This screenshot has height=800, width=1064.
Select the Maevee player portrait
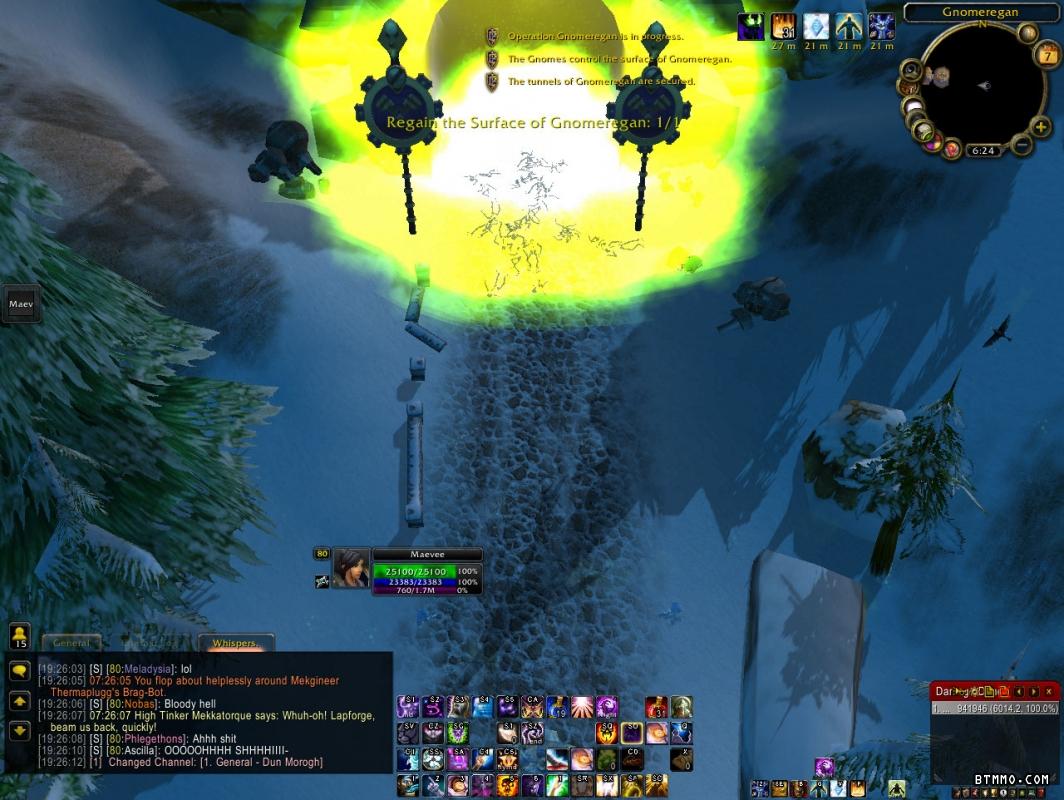click(351, 568)
